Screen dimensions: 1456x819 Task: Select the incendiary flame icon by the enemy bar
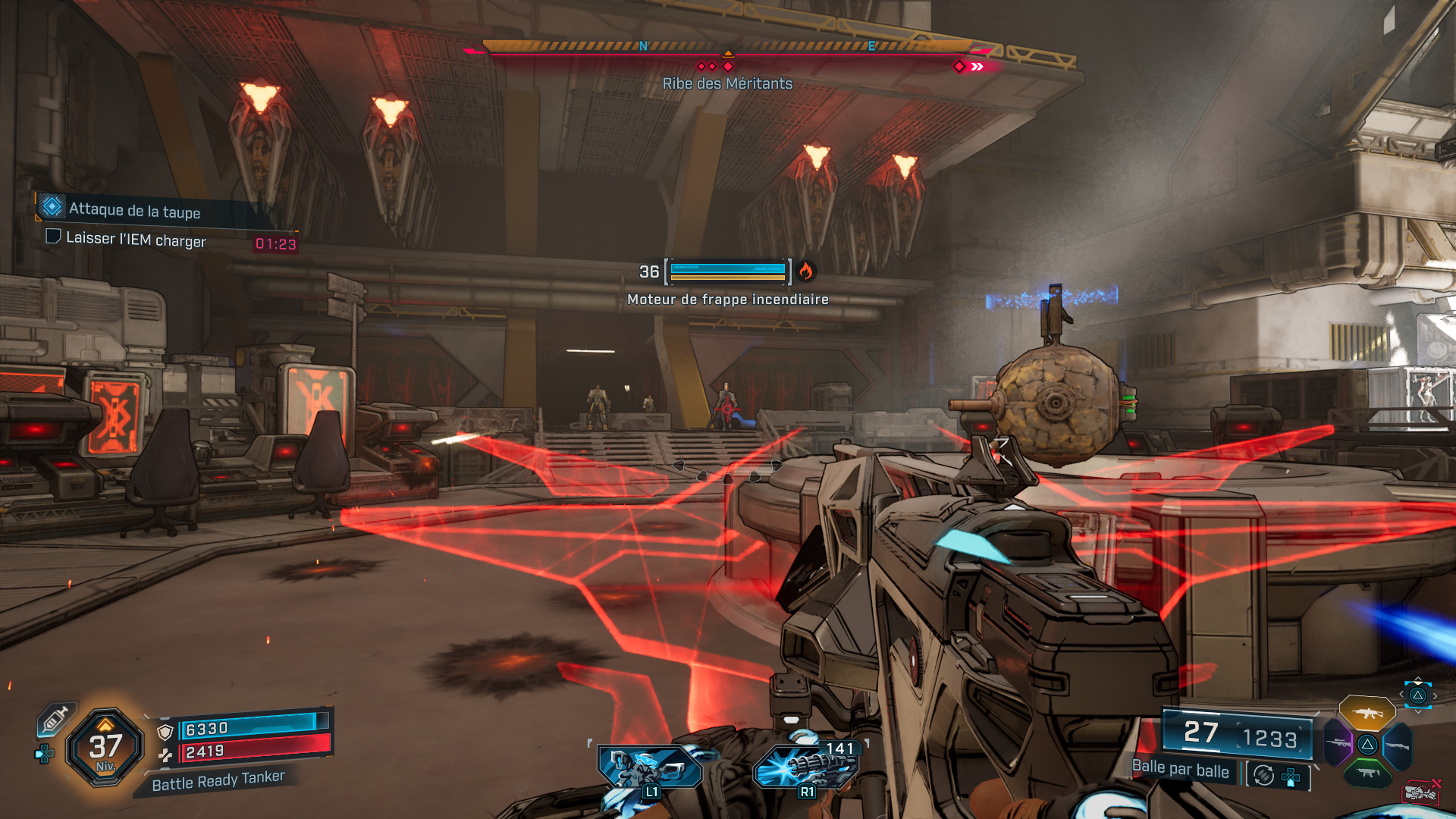point(805,271)
